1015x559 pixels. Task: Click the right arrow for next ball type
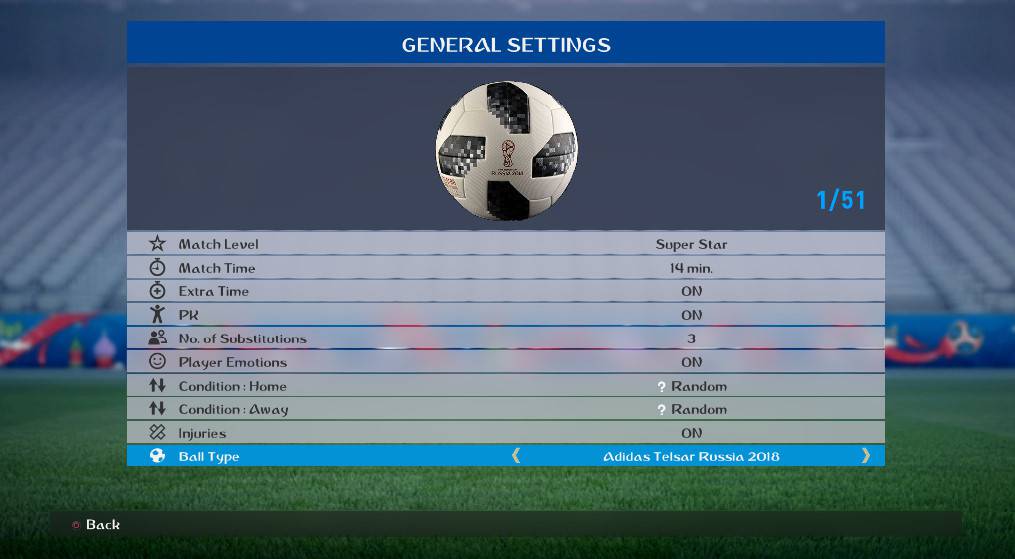coord(865,456)
